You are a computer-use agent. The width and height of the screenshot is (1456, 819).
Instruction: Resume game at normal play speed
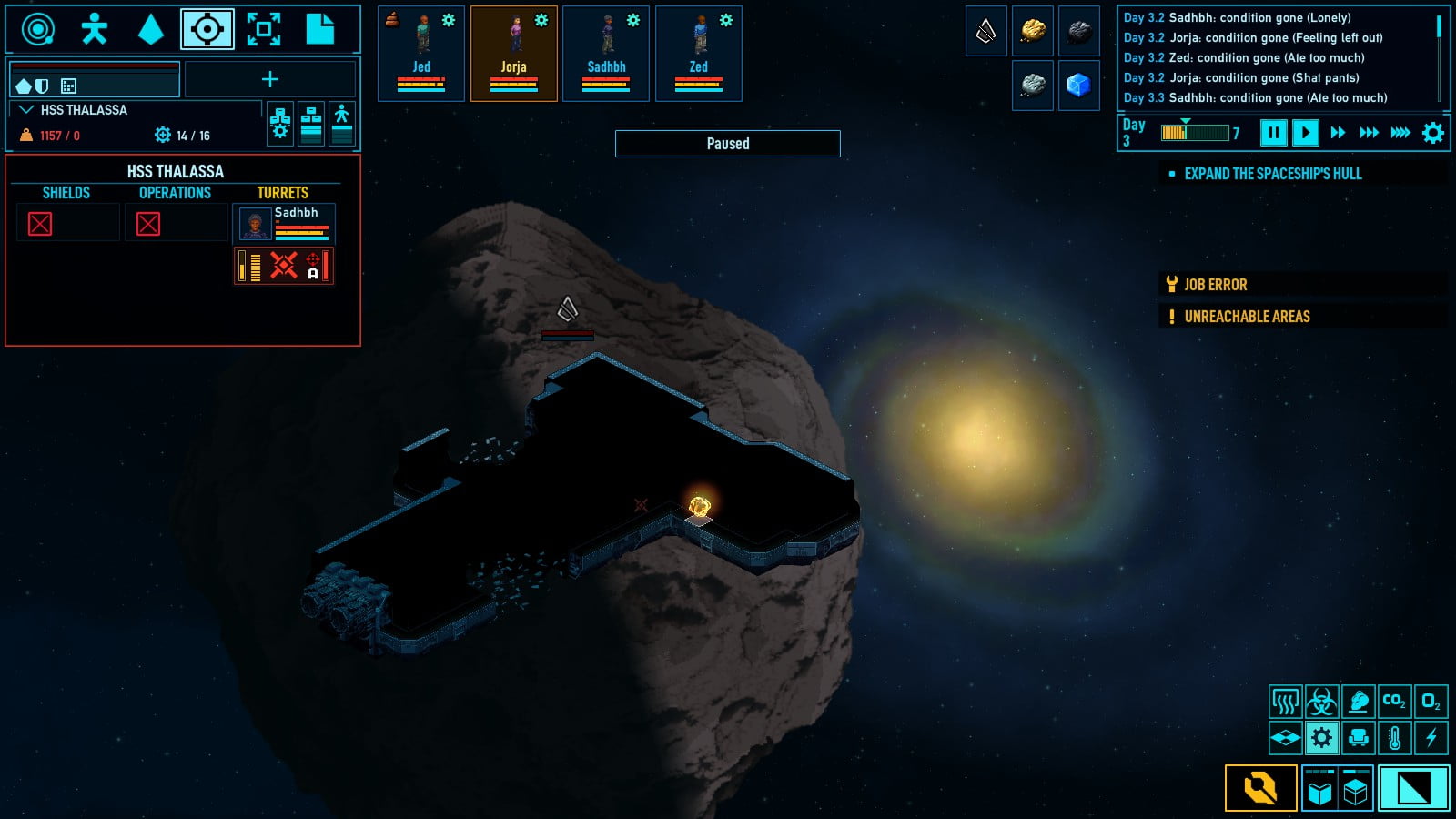(1305, 133)
